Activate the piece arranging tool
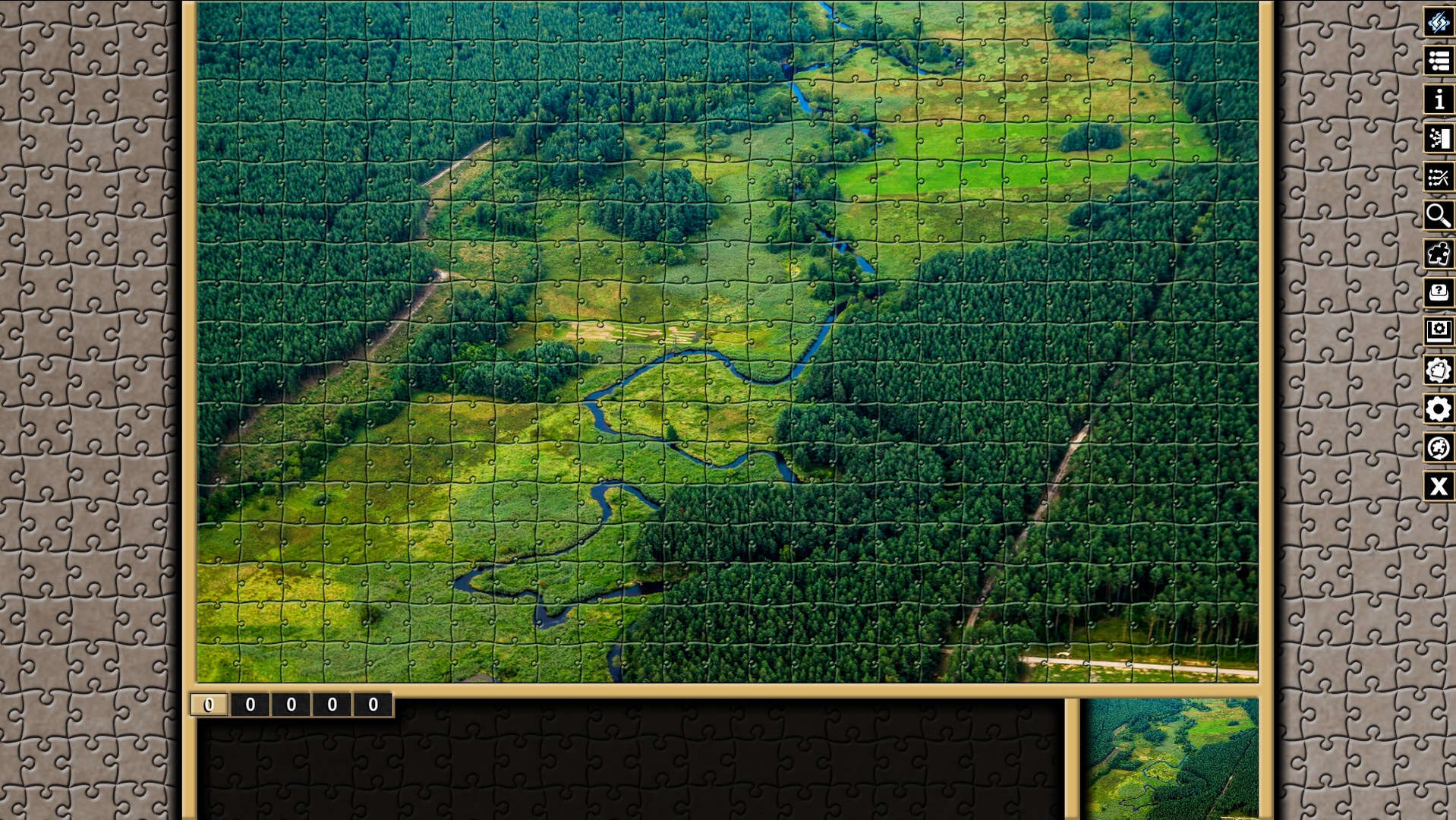 click(x=1438, y=178)
